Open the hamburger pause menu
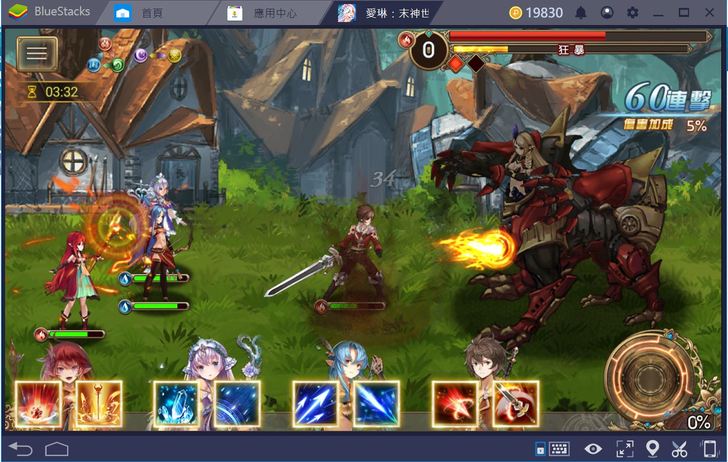This screenshot has width=728, height=462. (x=35, y=53)
